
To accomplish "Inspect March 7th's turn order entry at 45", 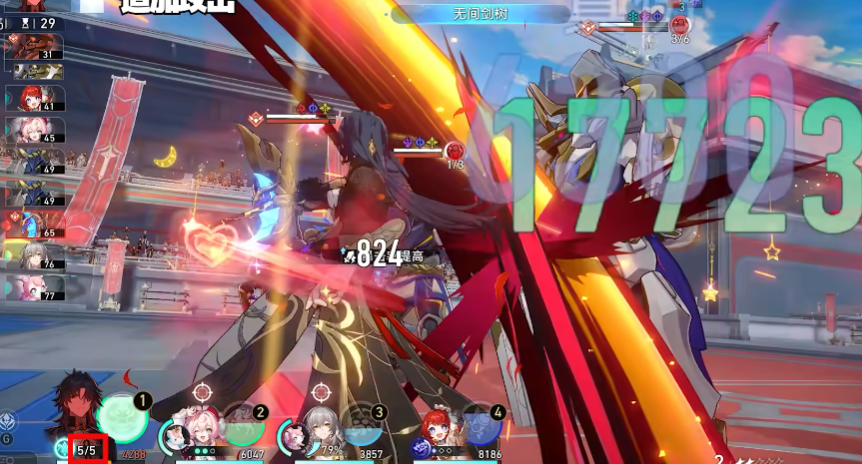I will click(35, 131).
